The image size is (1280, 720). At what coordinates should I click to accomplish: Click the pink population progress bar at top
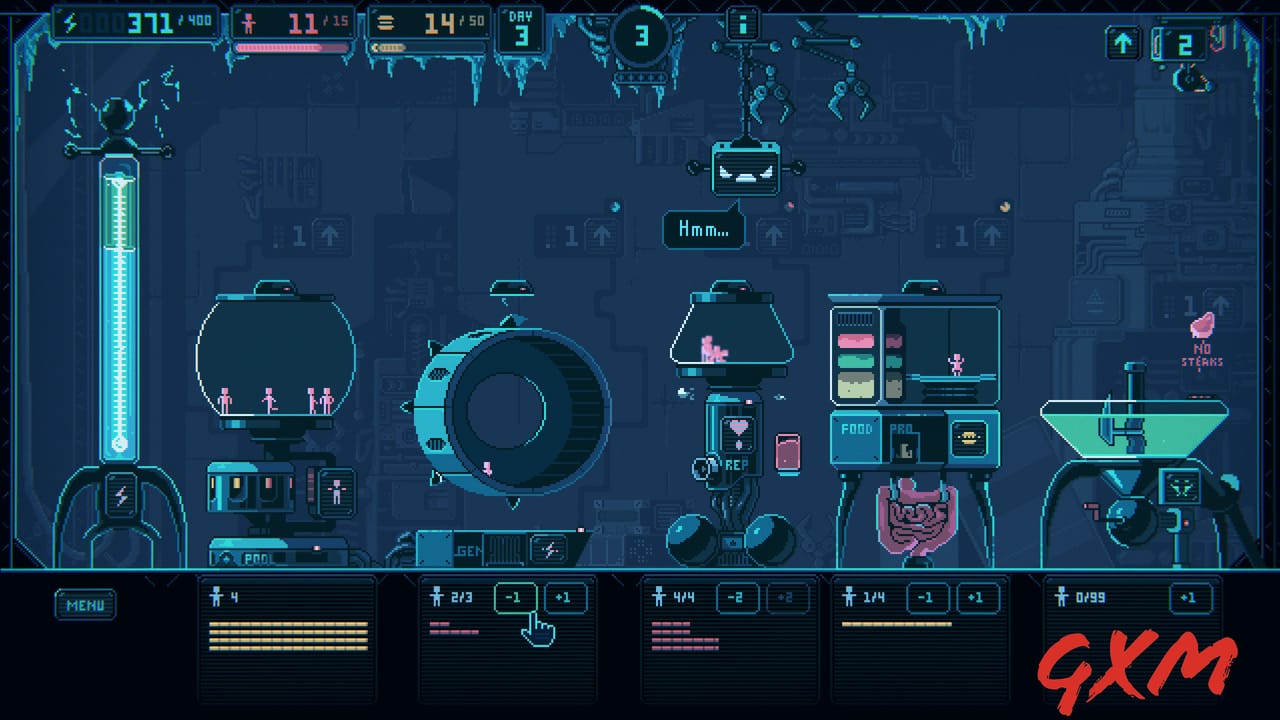291,48
